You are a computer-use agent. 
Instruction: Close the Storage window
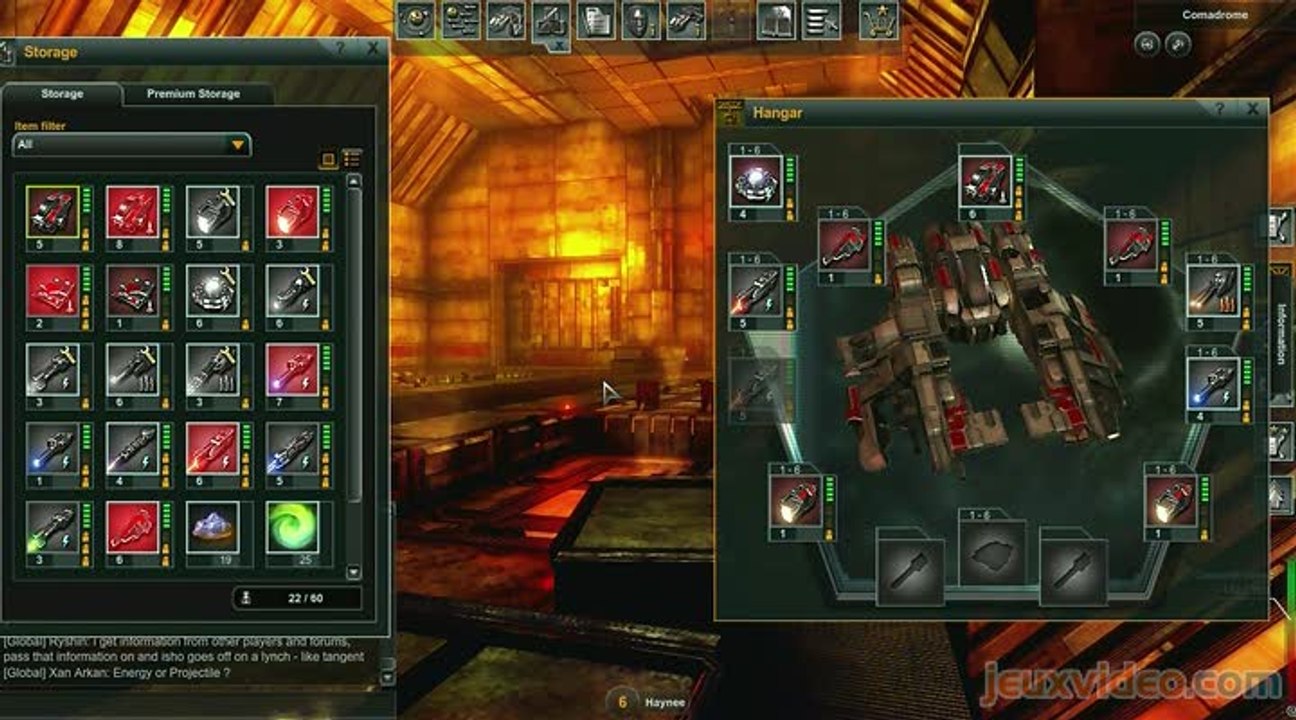373,48
